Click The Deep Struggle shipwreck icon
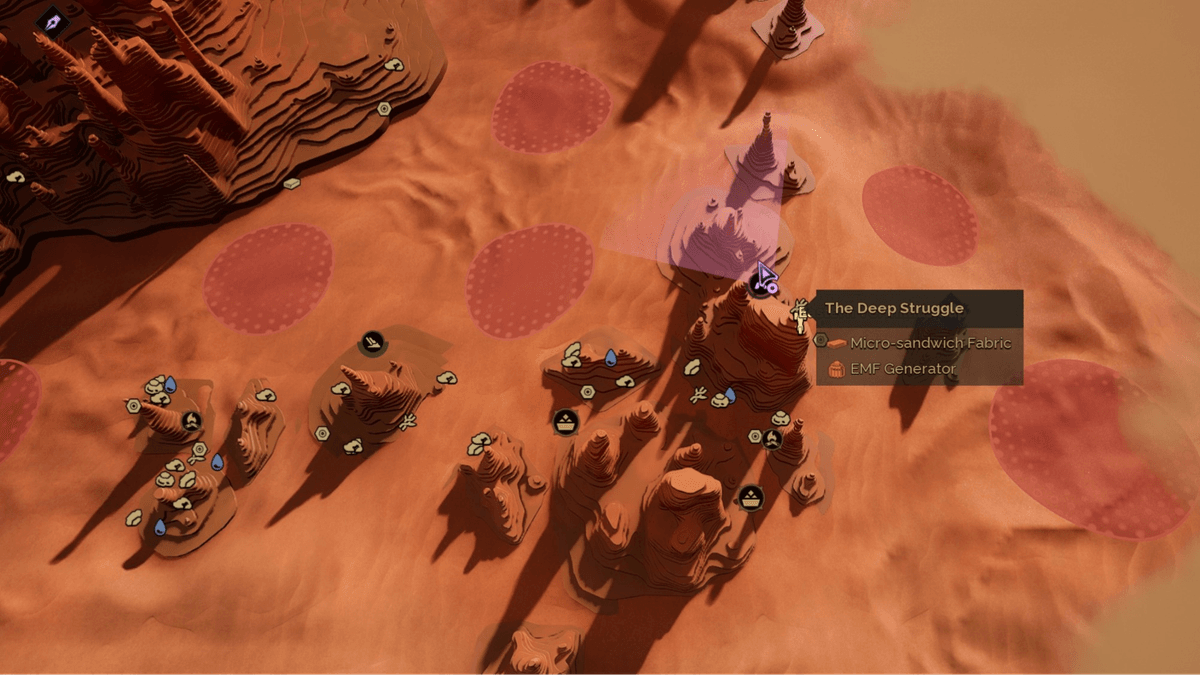1200x675 pixels. 800,315
